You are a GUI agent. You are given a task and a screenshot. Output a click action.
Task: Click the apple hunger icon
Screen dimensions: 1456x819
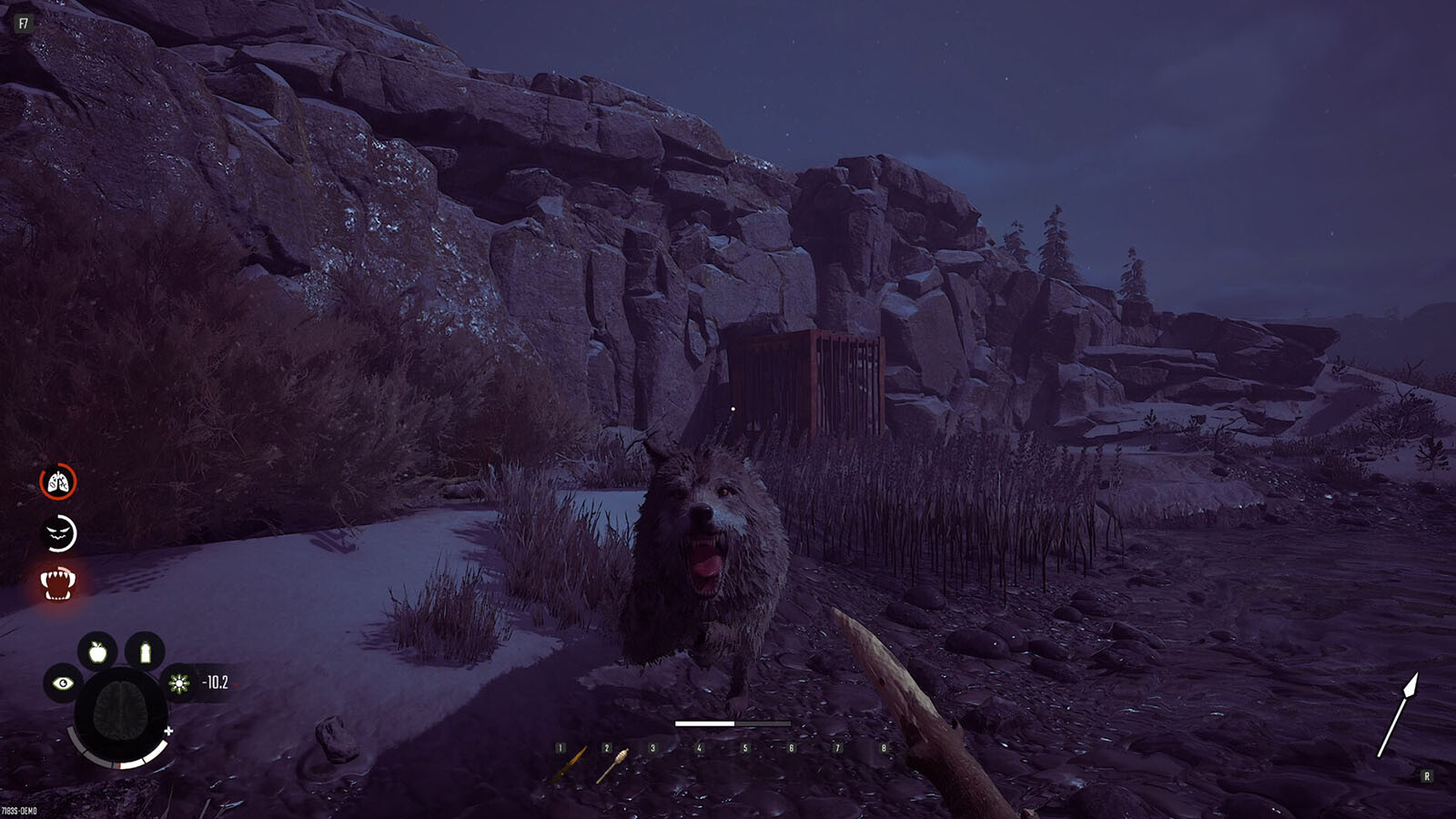click(x=97, y=652)
